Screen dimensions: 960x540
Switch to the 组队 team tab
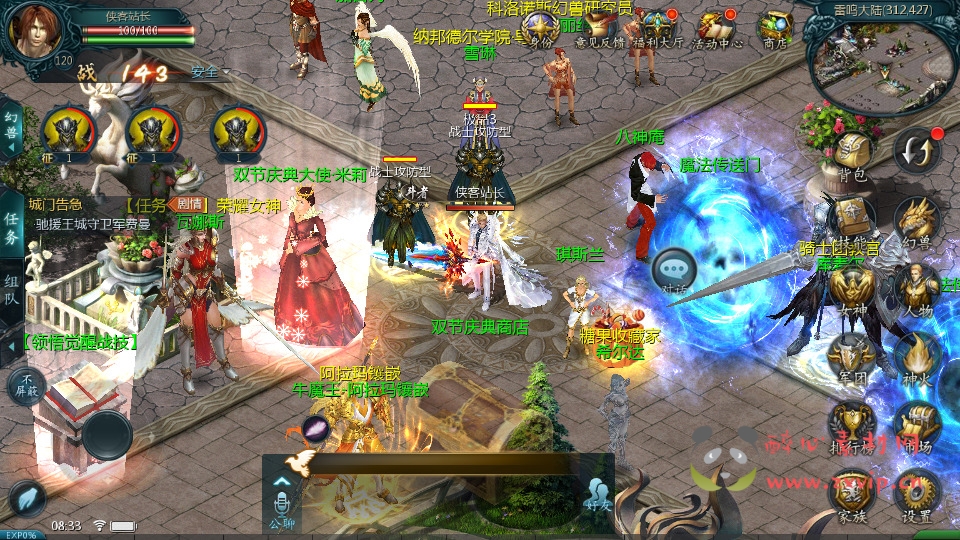point(11,292)
